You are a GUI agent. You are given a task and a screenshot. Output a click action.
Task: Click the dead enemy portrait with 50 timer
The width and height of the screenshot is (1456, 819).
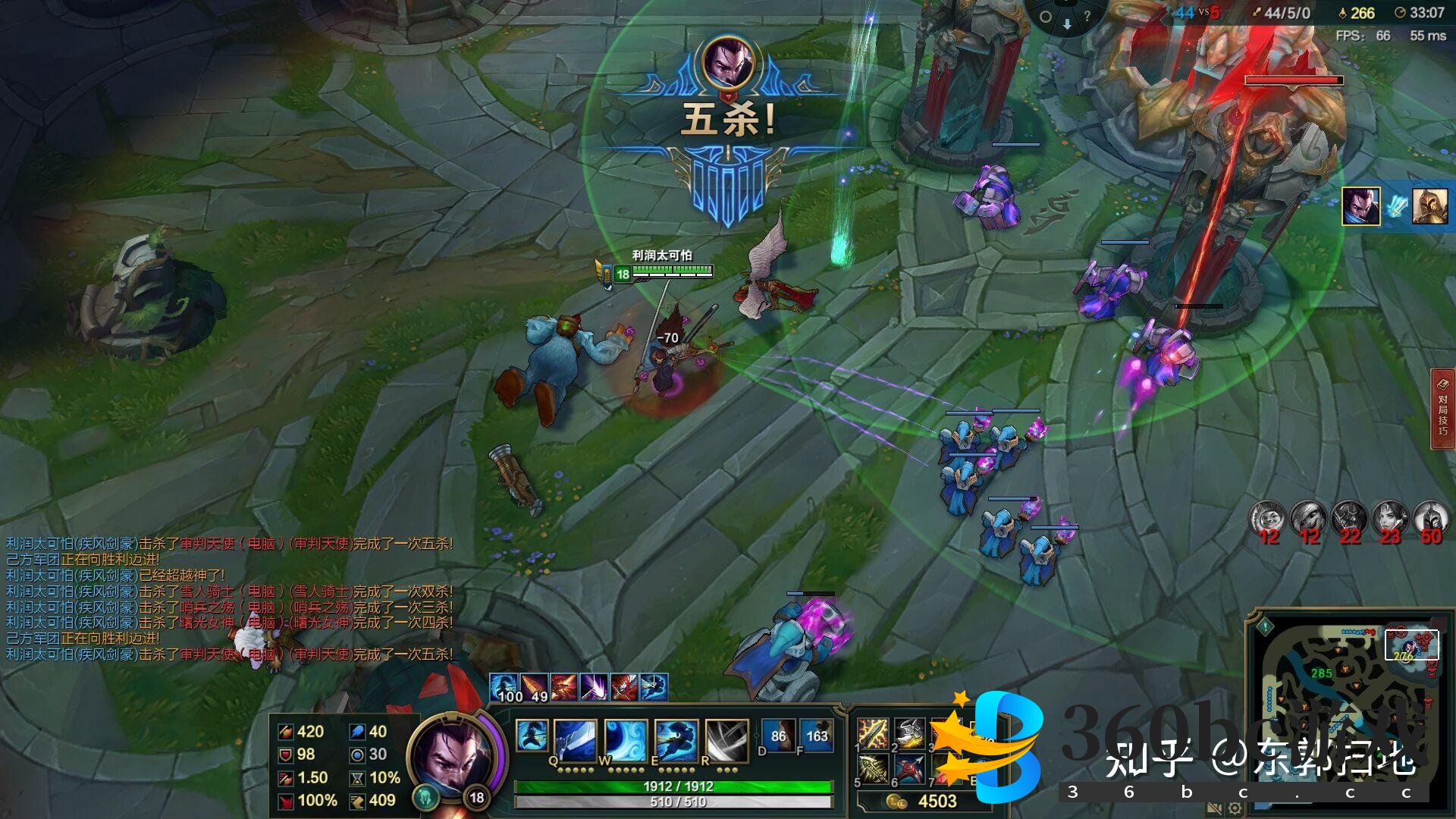click(1431, 520)
